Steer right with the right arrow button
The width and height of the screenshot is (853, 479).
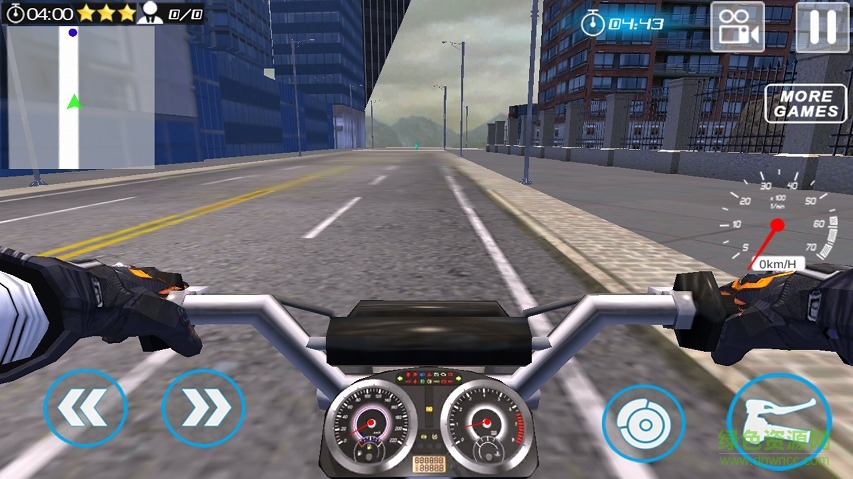(203, 408)
